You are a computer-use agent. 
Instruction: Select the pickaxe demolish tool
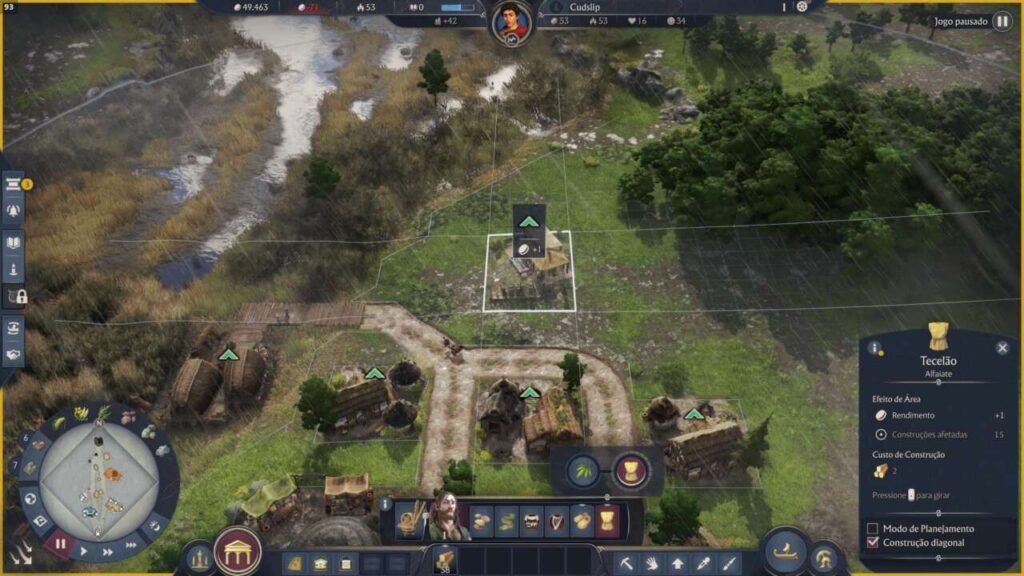pos(625,563)
